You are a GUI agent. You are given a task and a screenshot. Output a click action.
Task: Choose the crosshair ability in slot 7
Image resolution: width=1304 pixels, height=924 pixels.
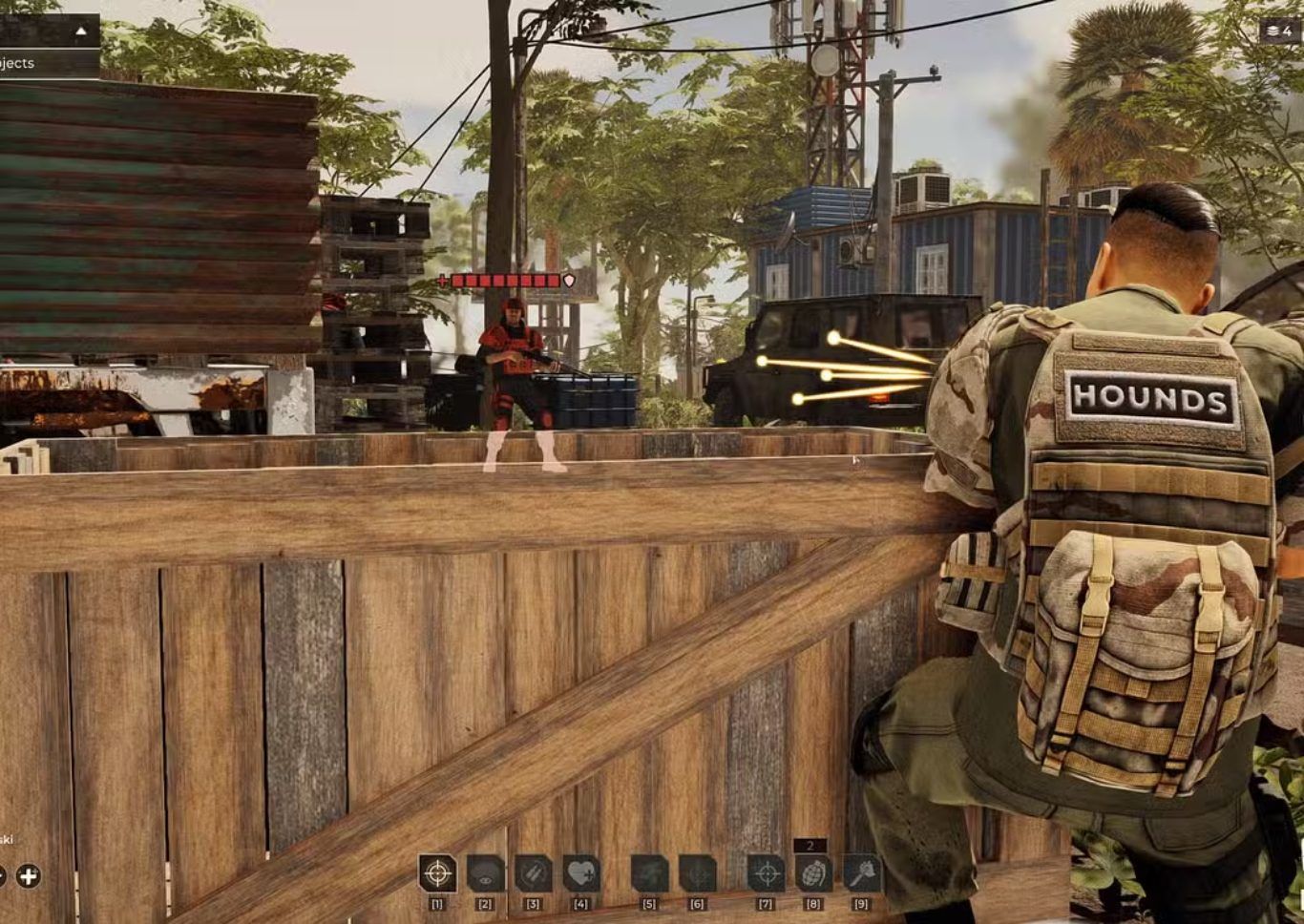(766, 872)
